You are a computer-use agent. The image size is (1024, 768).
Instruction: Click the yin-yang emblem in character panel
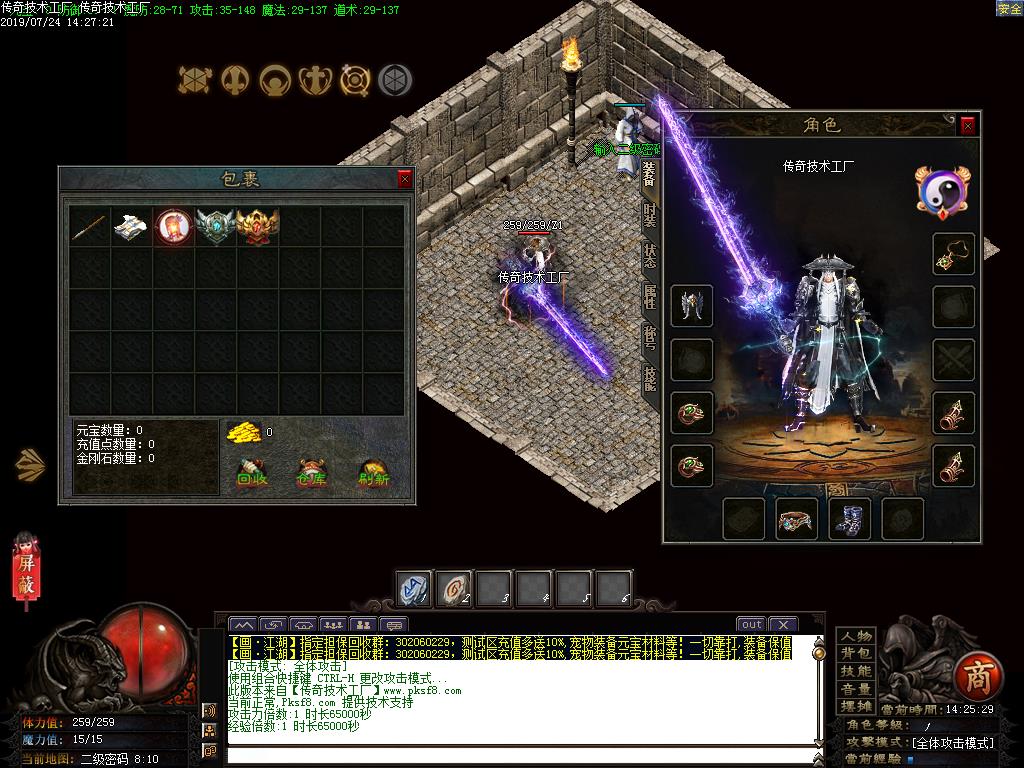[x=943, y=190]
